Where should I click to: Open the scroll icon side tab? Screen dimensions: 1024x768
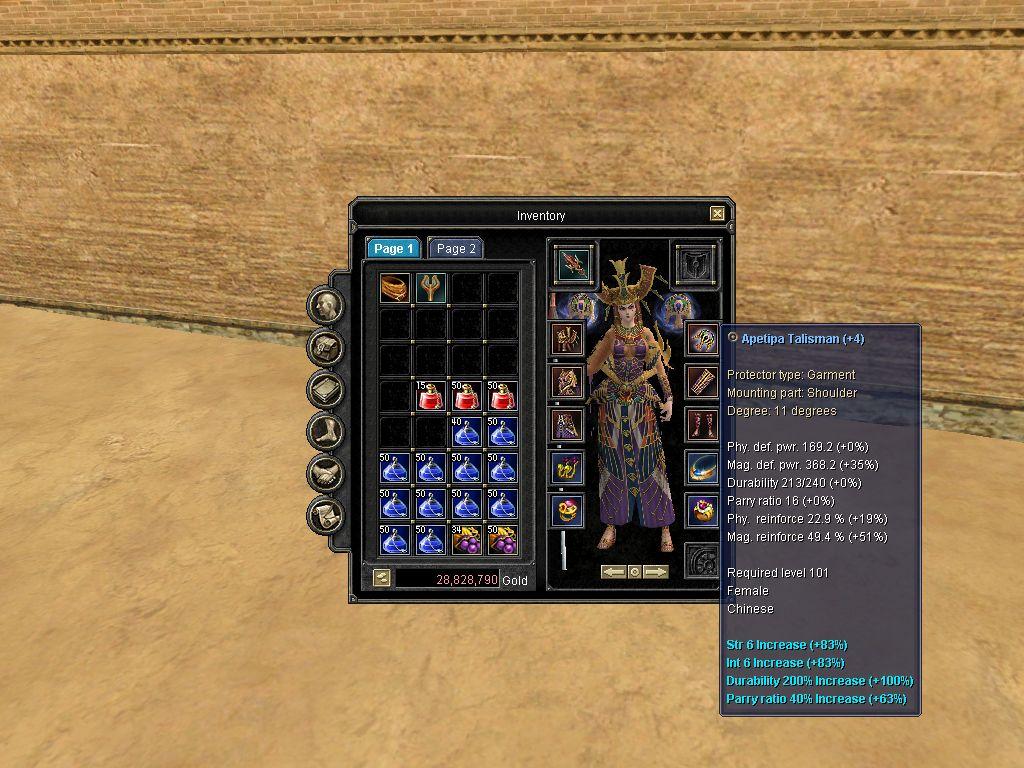tap(325, 516)
